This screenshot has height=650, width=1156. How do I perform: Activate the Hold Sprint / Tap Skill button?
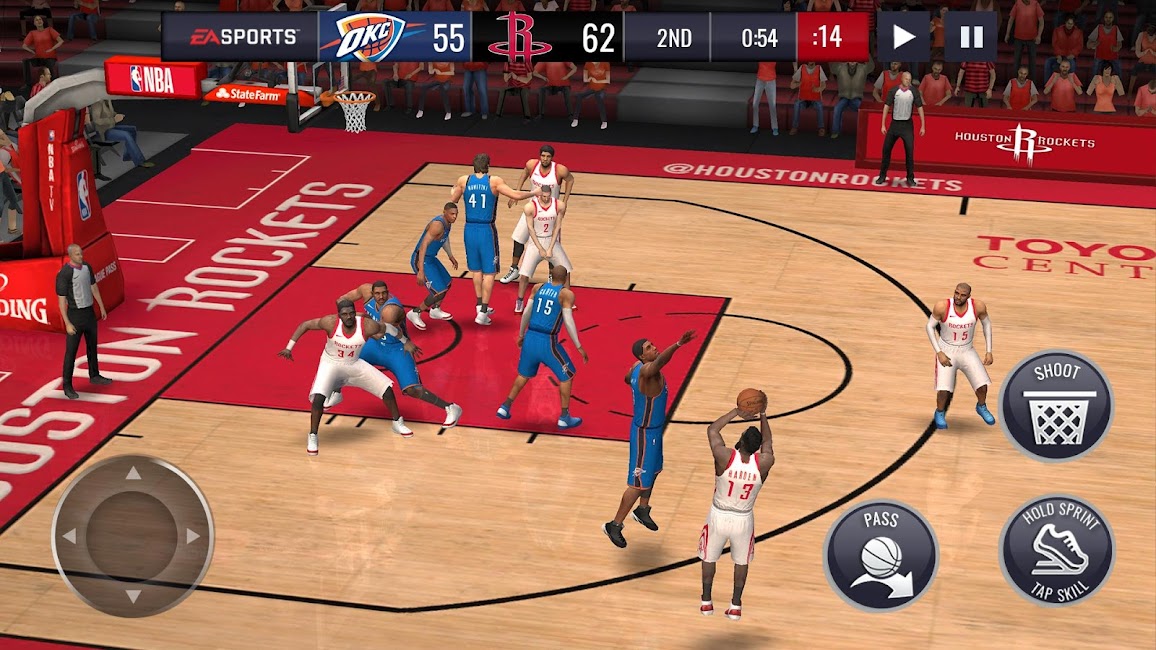point(1056,548)
